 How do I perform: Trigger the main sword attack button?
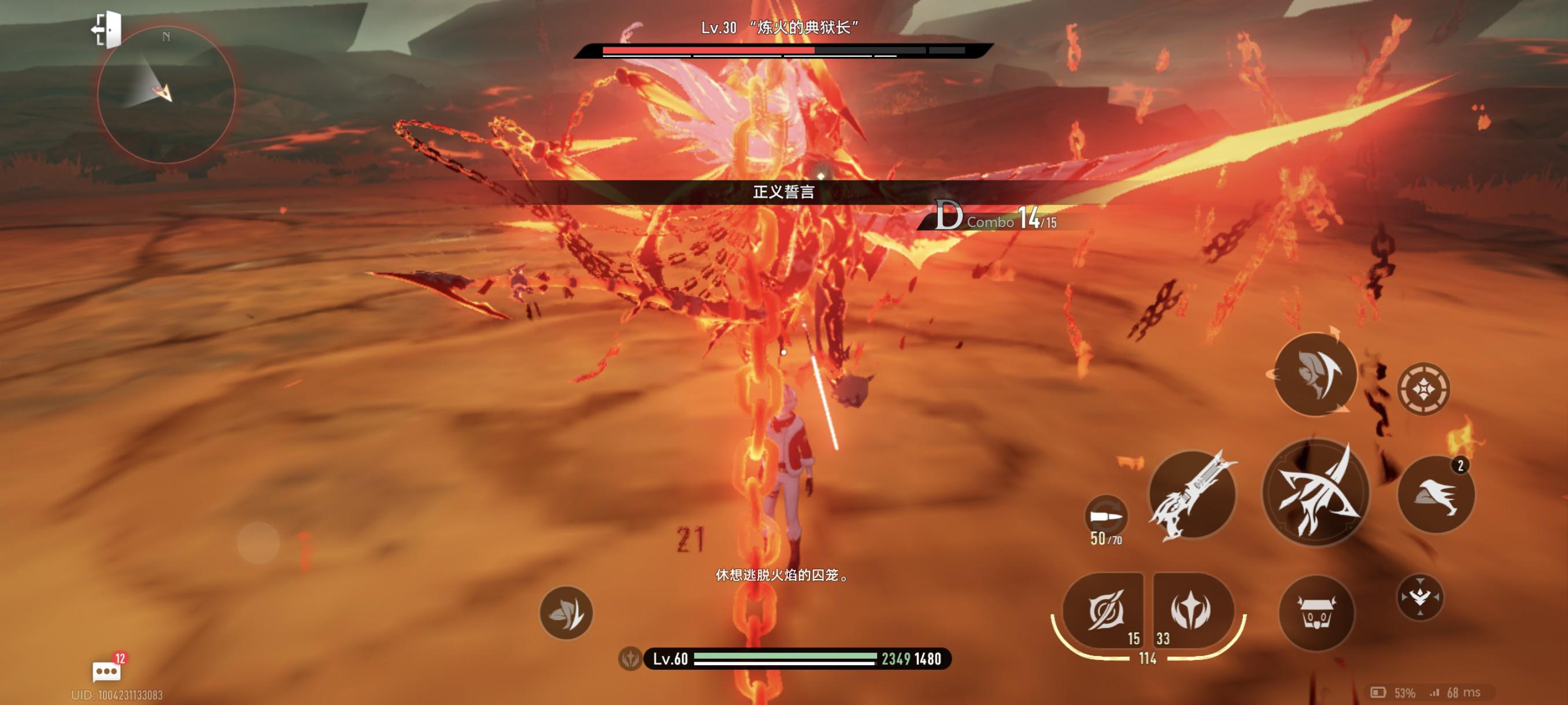[x=1316, y=493]
